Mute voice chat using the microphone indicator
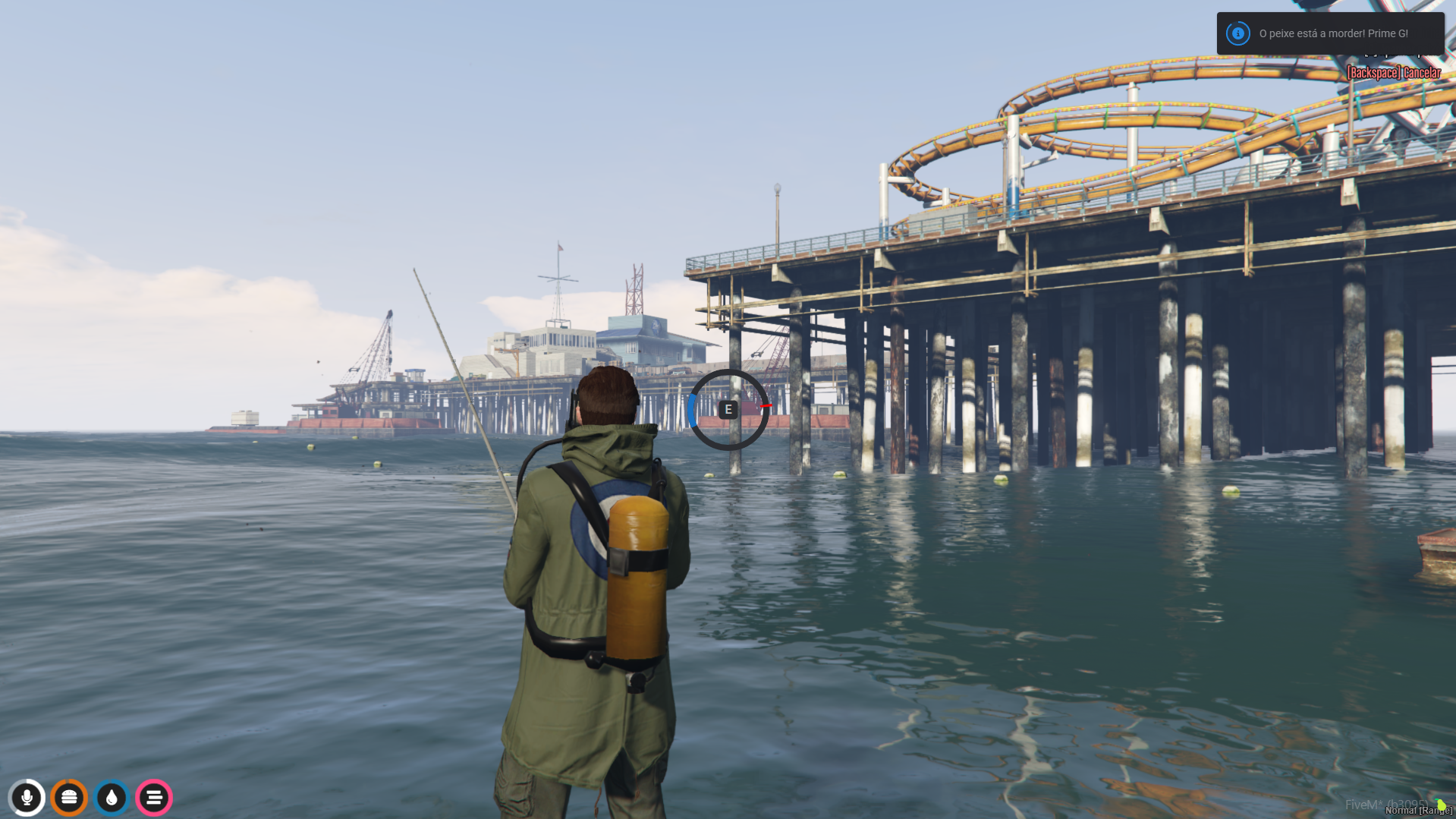 (28, 798)
